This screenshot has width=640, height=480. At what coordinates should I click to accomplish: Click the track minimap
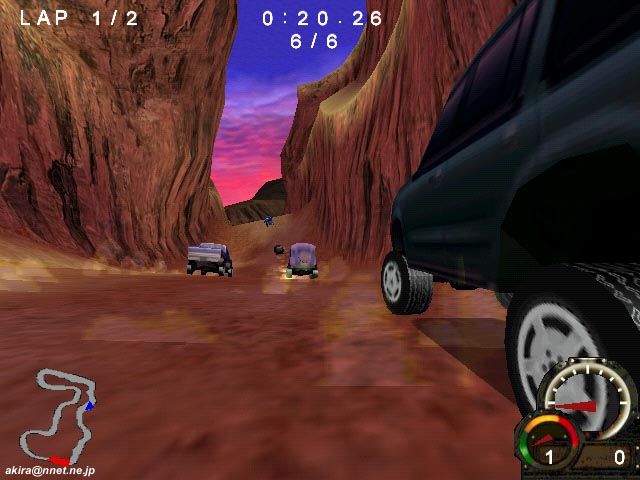(x=63, y=411)
